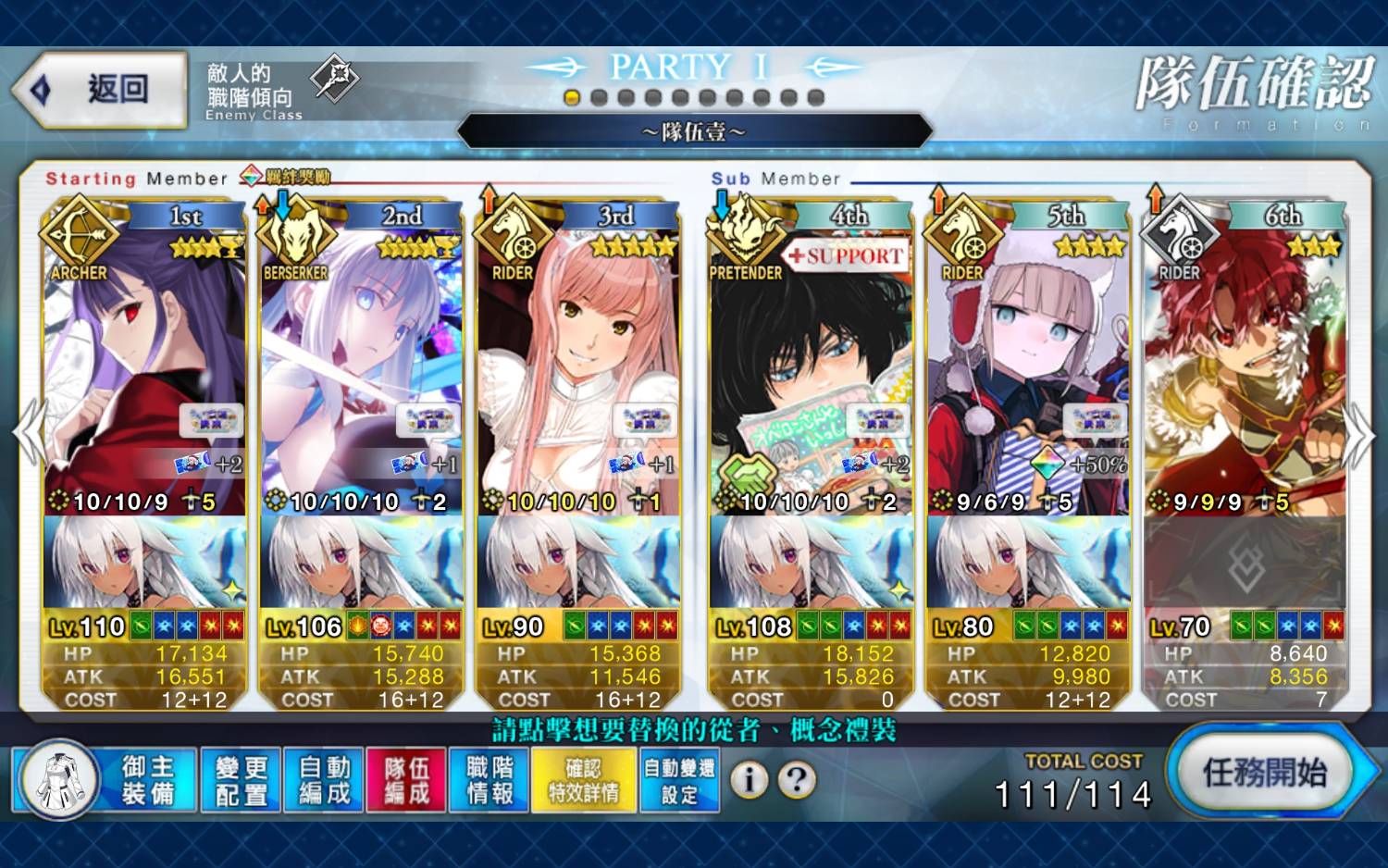The height and width of the screenshot is (868, 1388).
Task: Select the Lv.106 Berserker servant card
Action: (x=362, y=370)
